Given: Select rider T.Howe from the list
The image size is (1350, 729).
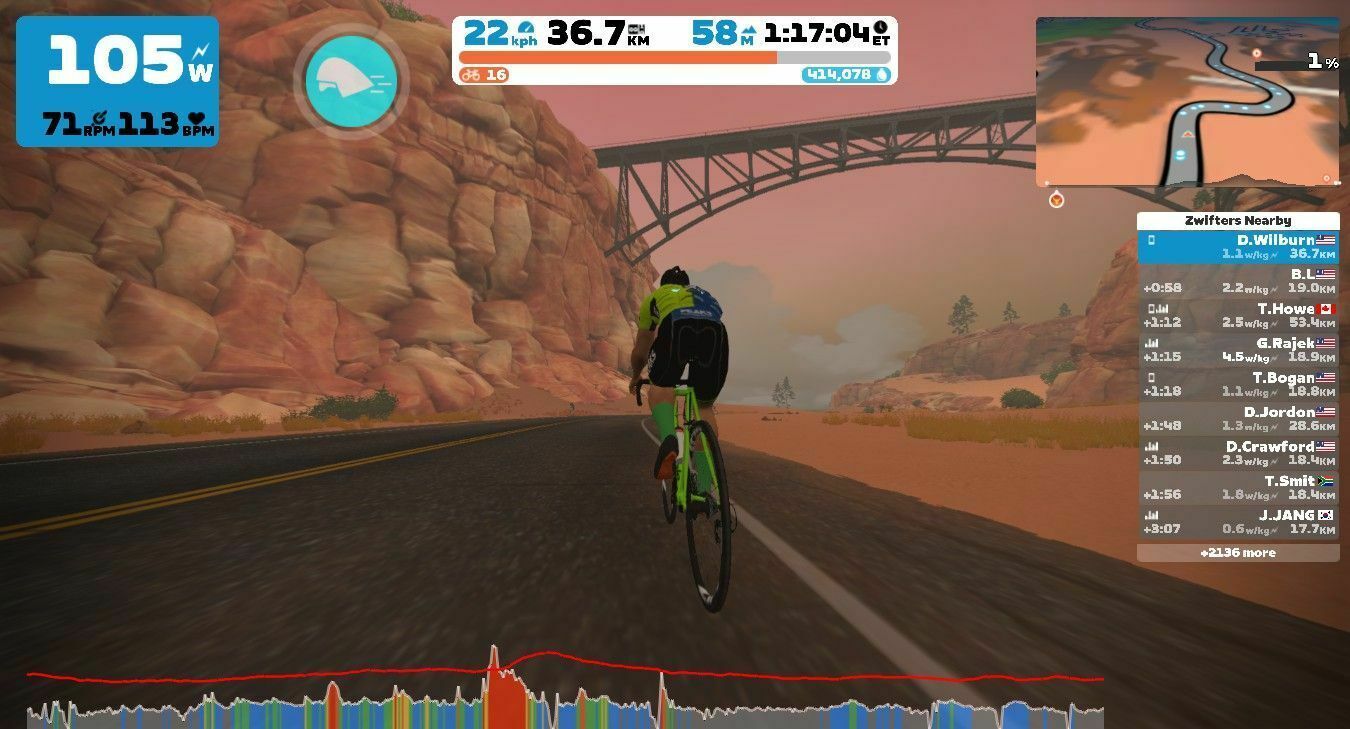Looking at the screenshot, I should 1237,316.
